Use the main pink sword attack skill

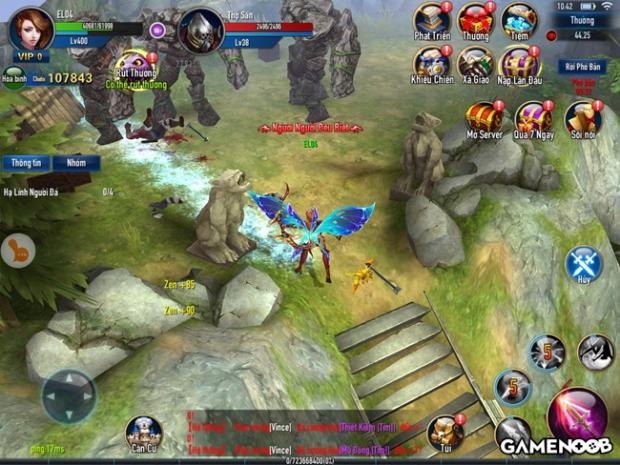579,413
